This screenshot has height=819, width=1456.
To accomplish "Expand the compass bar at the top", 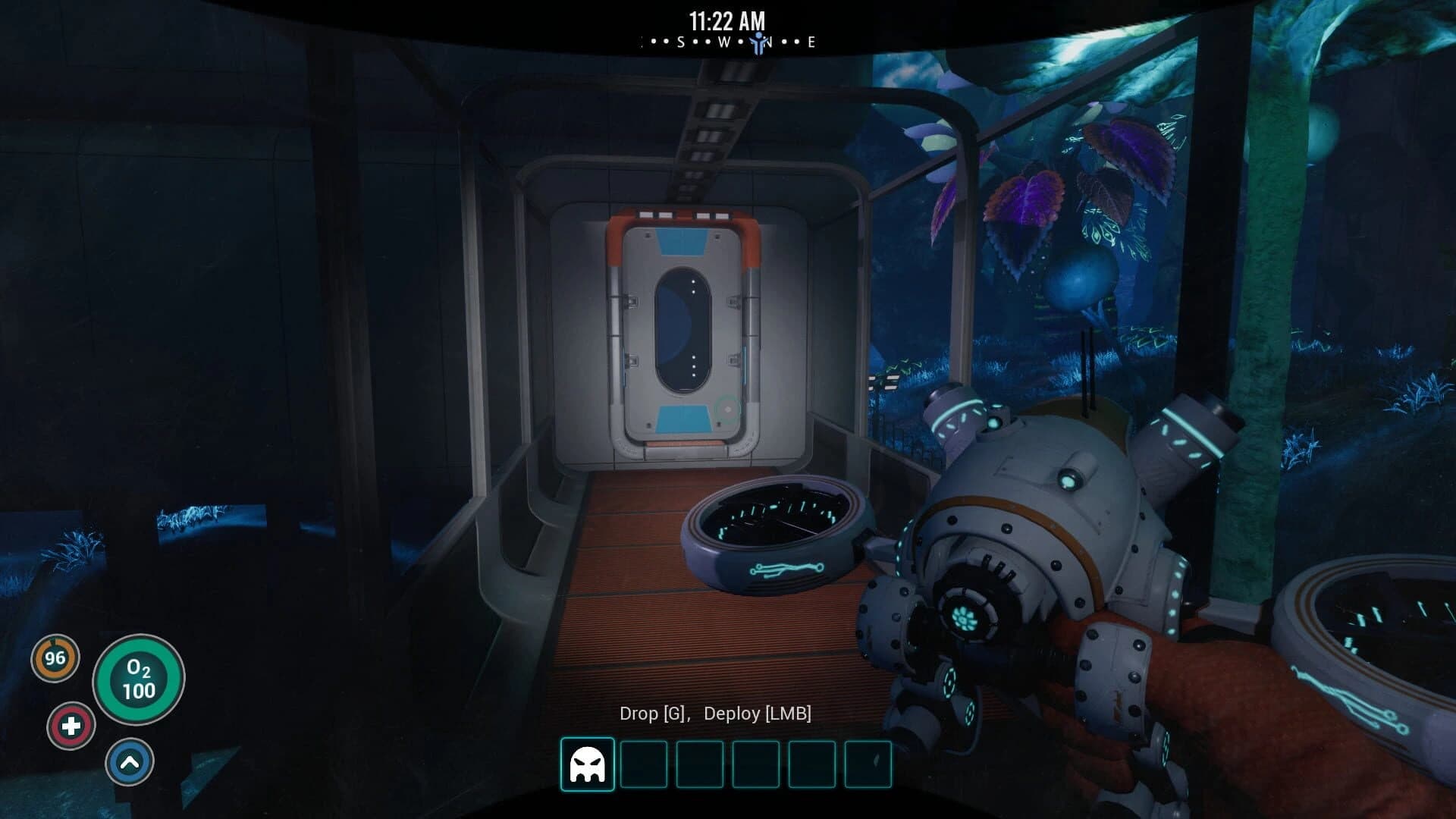I will [728, 42].
